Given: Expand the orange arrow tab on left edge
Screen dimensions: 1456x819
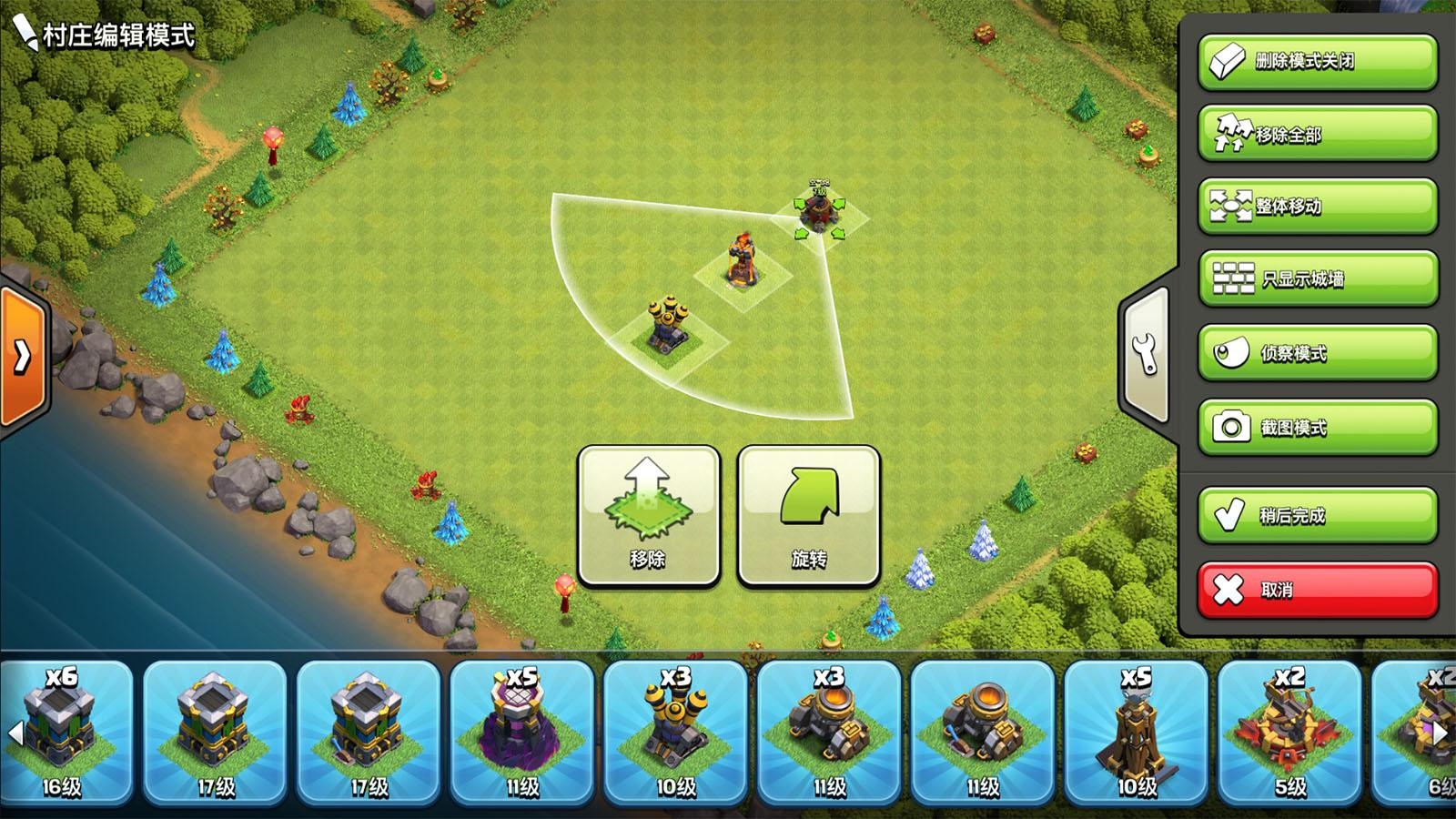Looking at the screenshot, I should (22, 356).
